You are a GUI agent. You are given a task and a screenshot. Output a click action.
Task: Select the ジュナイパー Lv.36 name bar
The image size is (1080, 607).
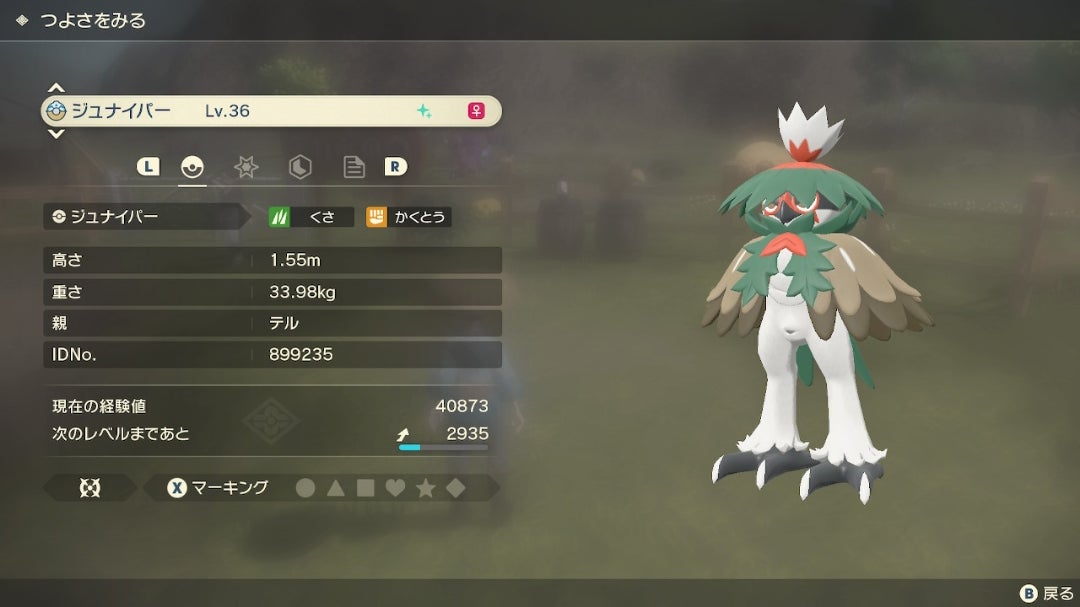pyautogui.click(x=270, y=111)
